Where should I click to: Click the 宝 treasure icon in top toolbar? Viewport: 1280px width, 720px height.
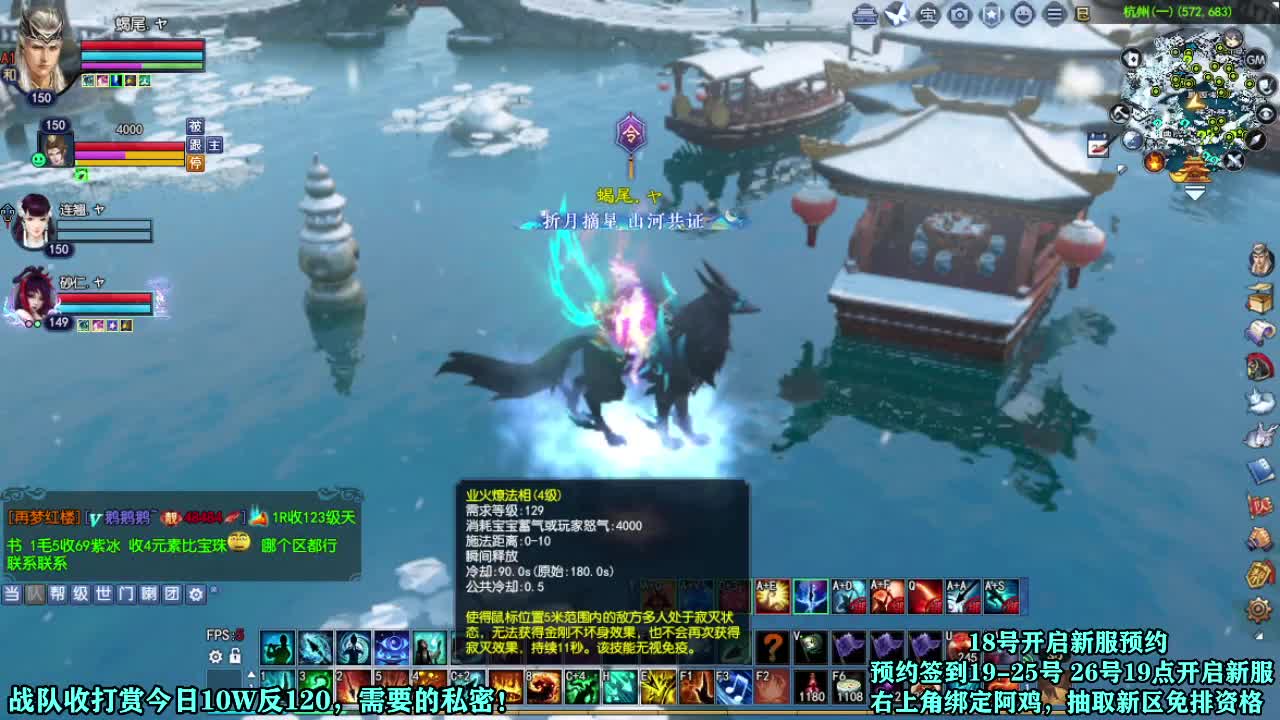tap(927, 15)
